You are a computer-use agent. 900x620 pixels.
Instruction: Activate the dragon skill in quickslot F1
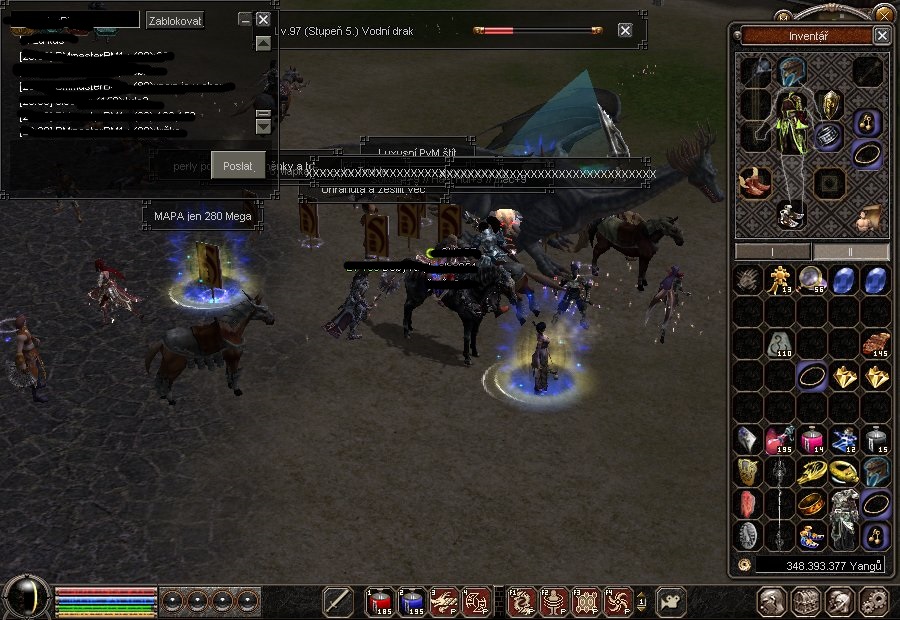(x=521, y=601)
